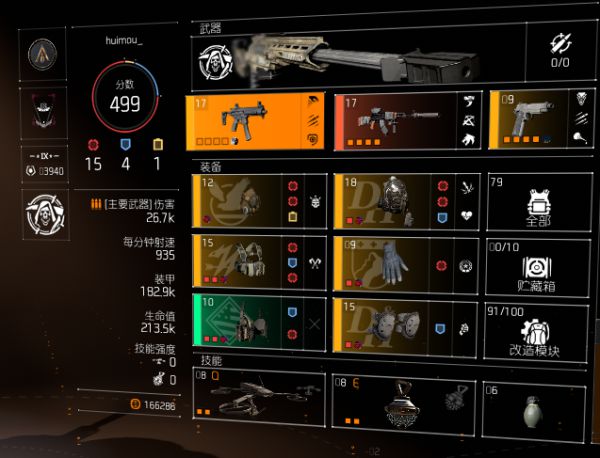Open the 贮藏箱 stash box
Image resolution: width=600 pixels, height=458 pixels.
[539, 262]
